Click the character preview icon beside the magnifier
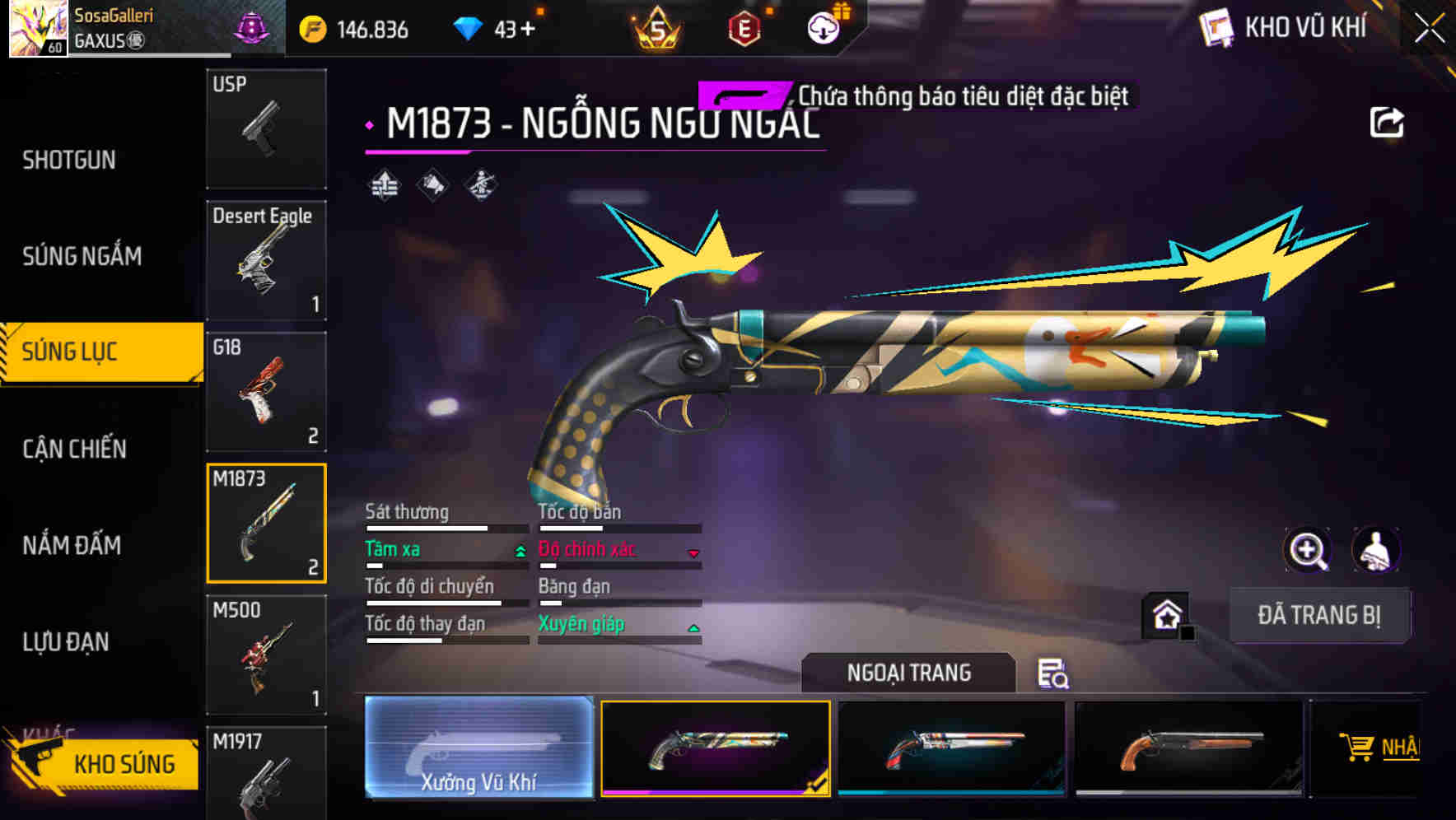The width and height of the screenshot is (1456, 820). [1378, 550]
